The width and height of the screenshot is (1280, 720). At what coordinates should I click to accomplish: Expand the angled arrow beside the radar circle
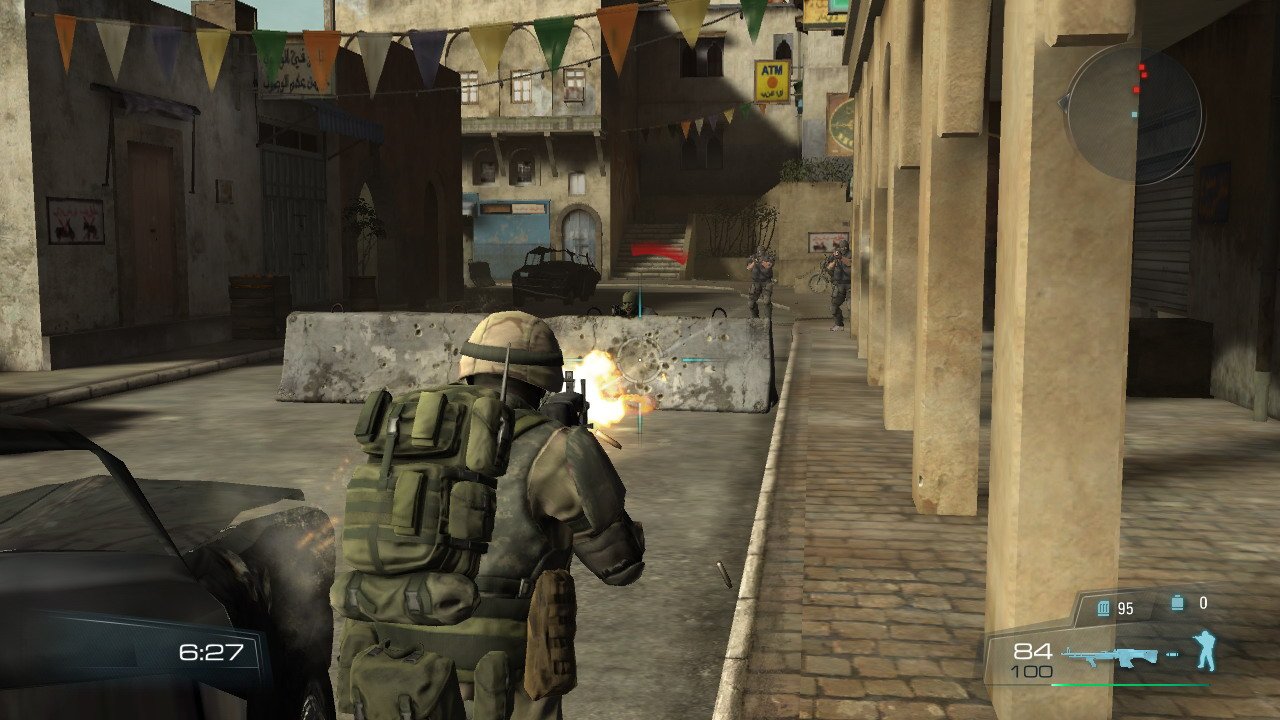click(1064, 101)
